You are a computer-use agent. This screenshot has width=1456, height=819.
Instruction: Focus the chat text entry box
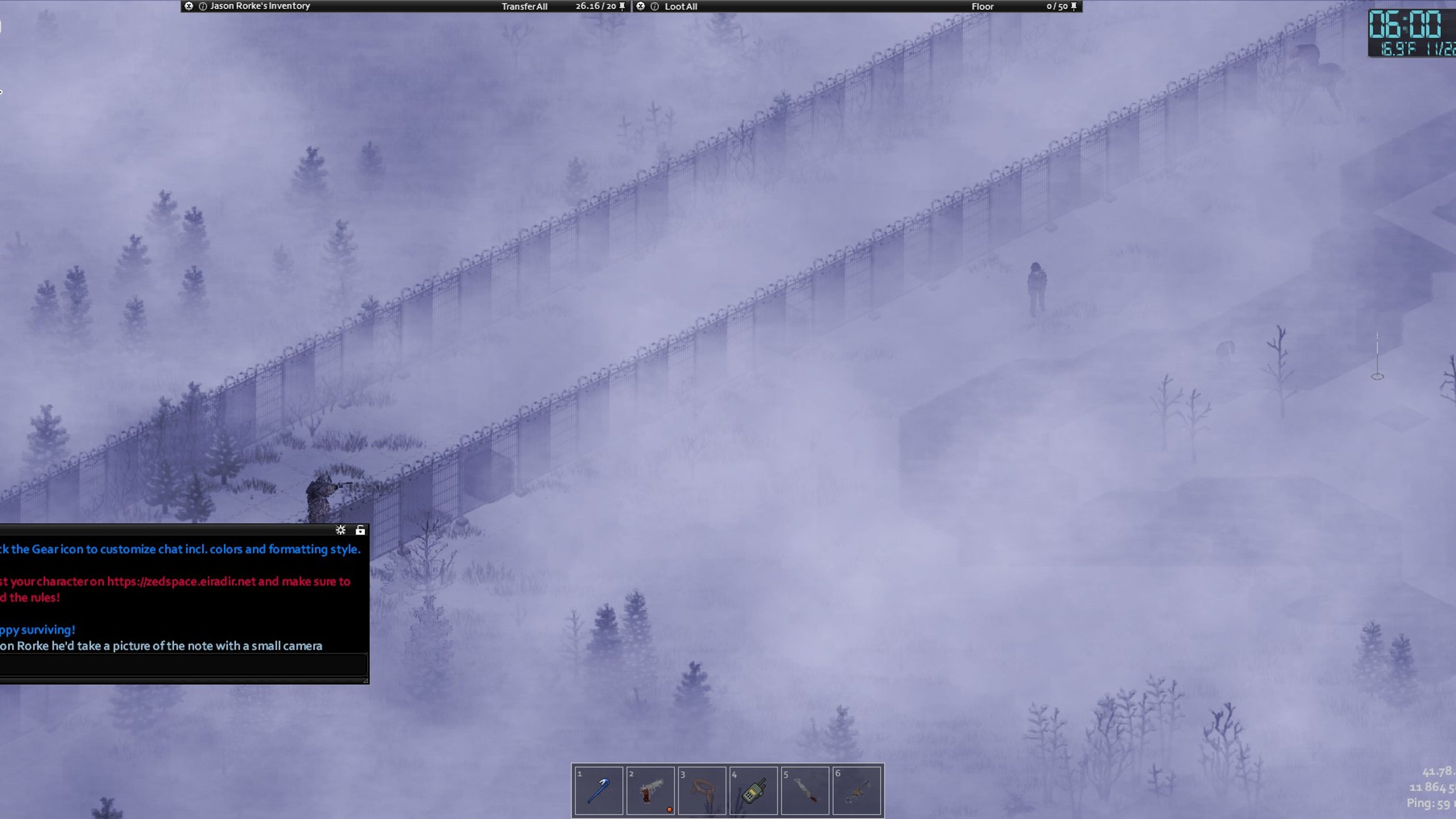(x=181, y=664)
